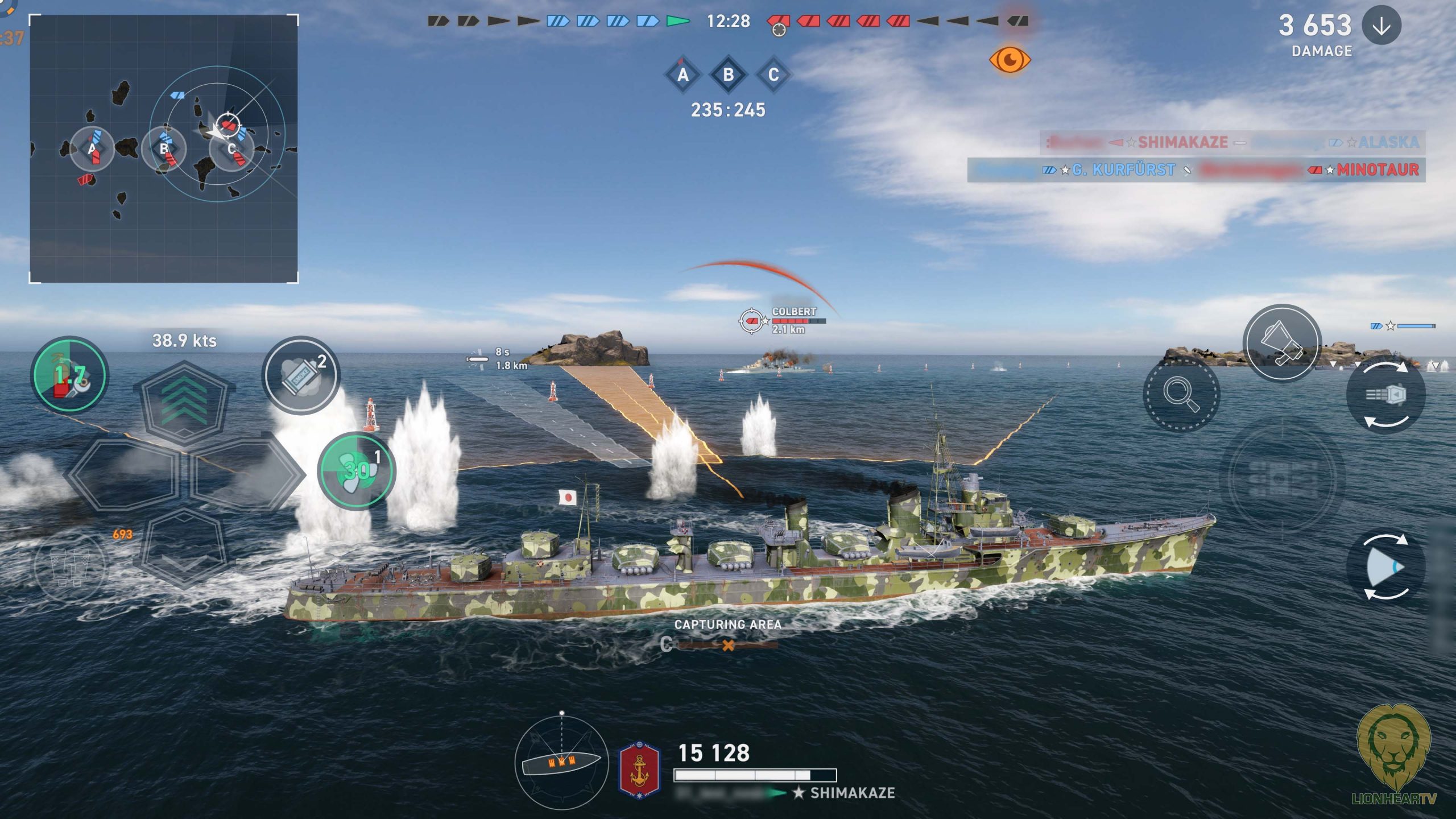Tap the orange detection eye indicator
Image resolution: width=1456 pixels, height=819 pixels.
click(1010, 60)
